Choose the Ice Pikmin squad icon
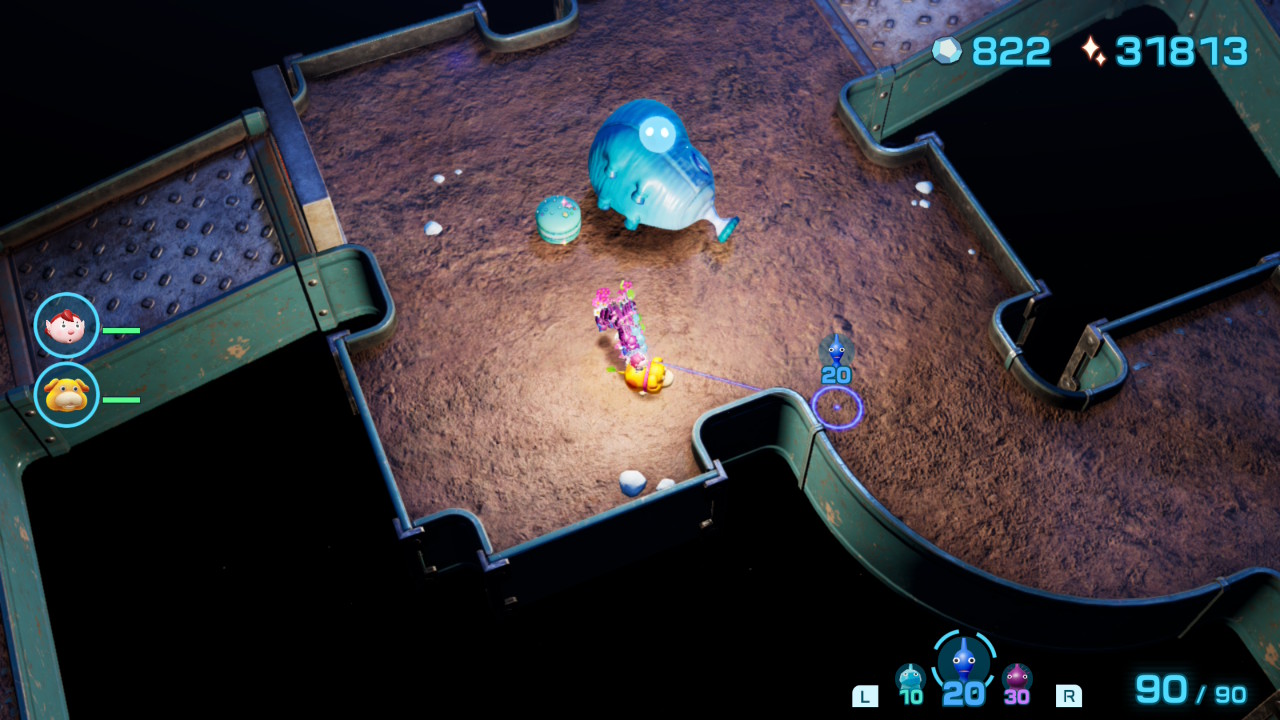Viewport: 1280px width, 720px height. click(910, 679)
